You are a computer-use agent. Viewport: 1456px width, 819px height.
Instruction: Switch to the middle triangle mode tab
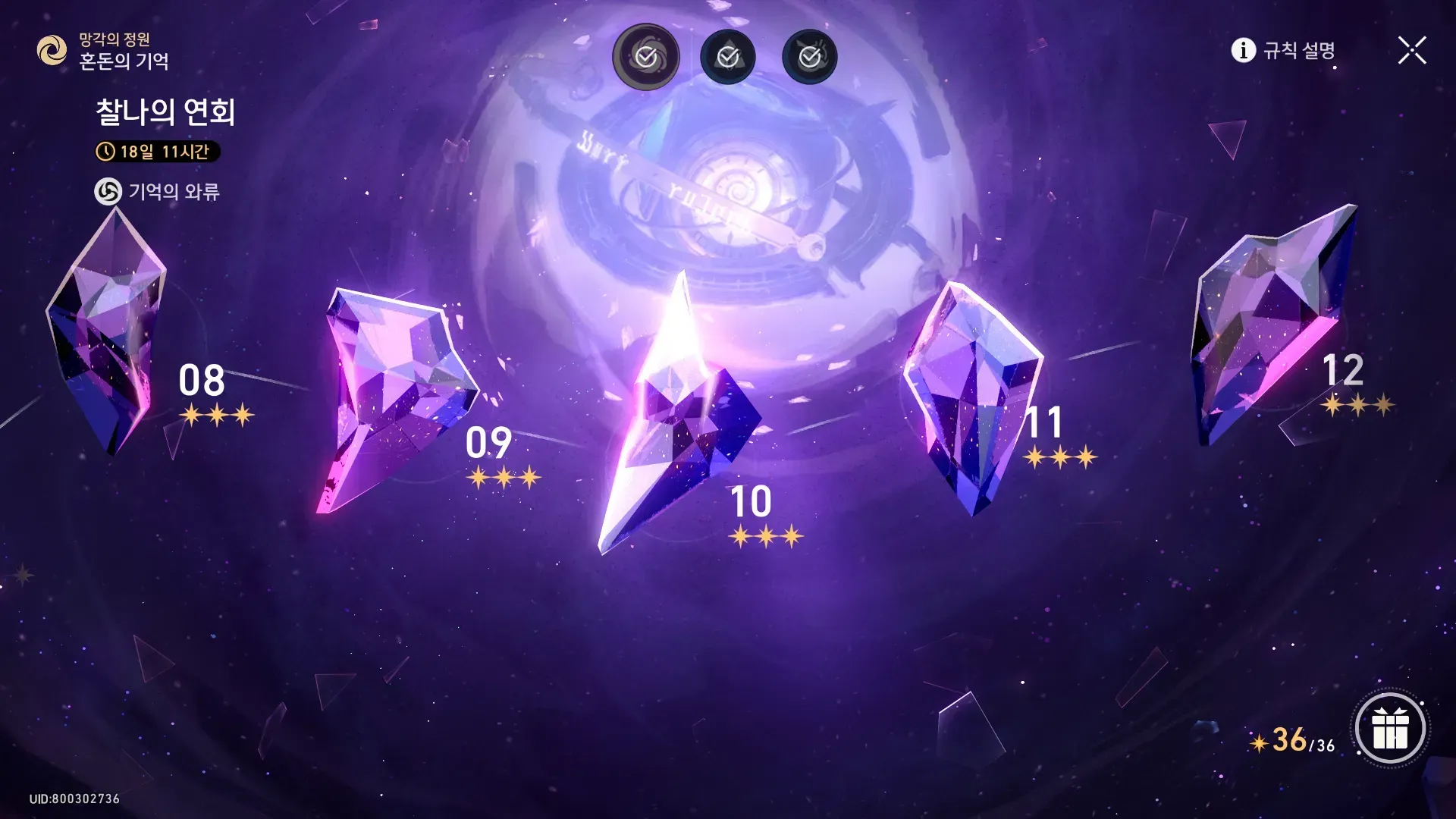pyautogui.click(x=728, y=57)
